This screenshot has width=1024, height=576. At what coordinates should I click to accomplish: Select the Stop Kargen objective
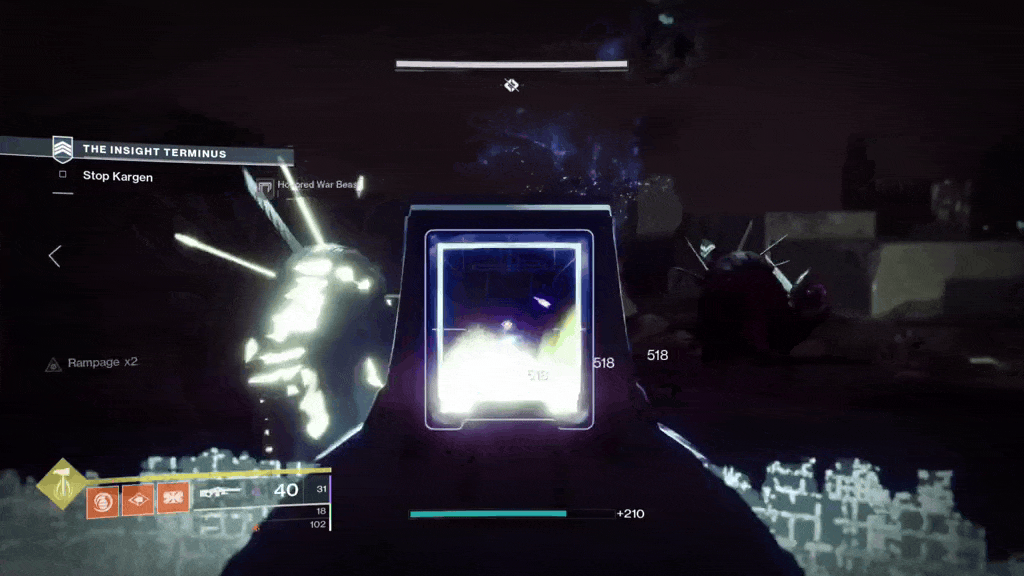pyautogui.click(x=117, y=176)
